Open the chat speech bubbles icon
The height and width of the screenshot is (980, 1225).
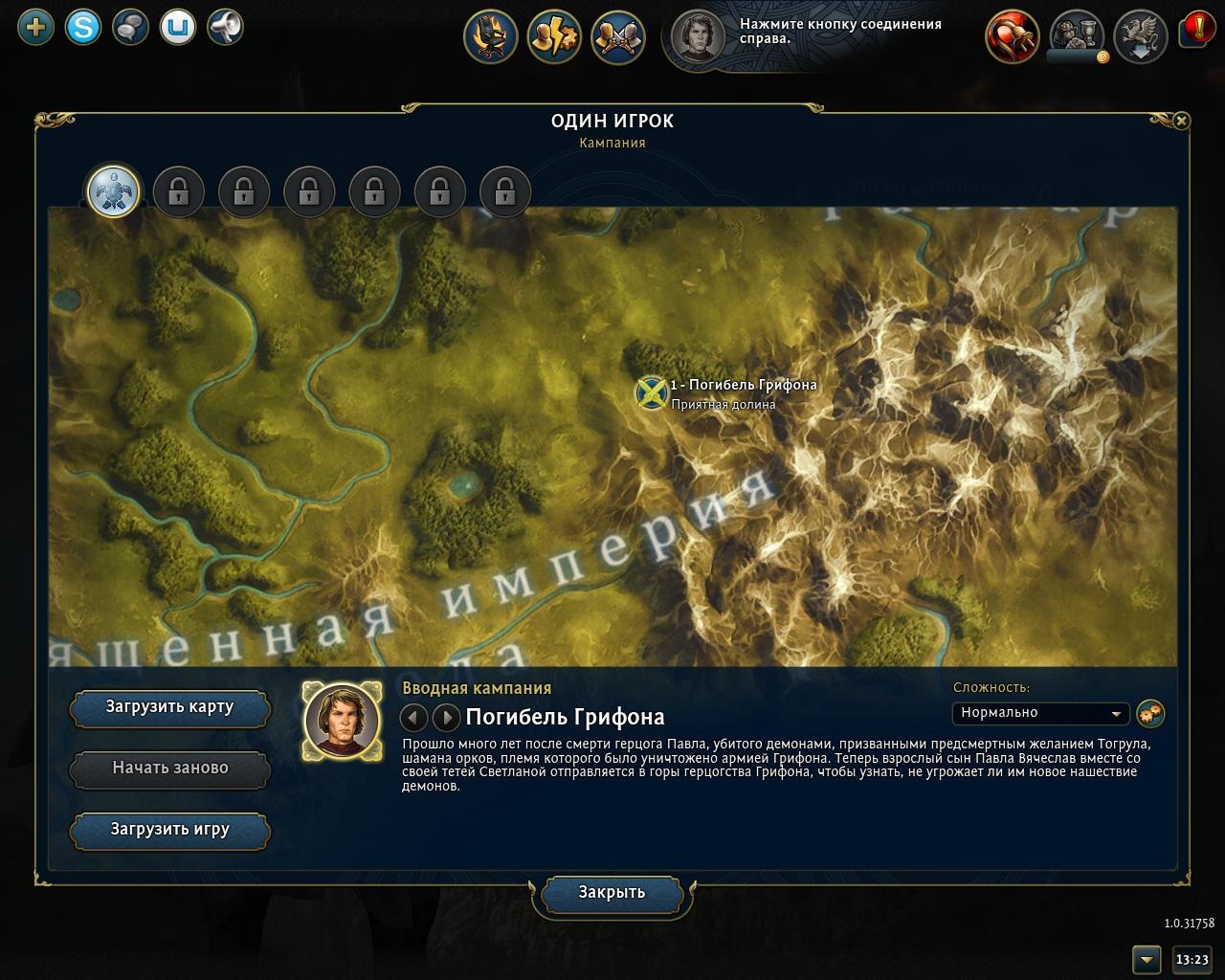click(129, 27)
